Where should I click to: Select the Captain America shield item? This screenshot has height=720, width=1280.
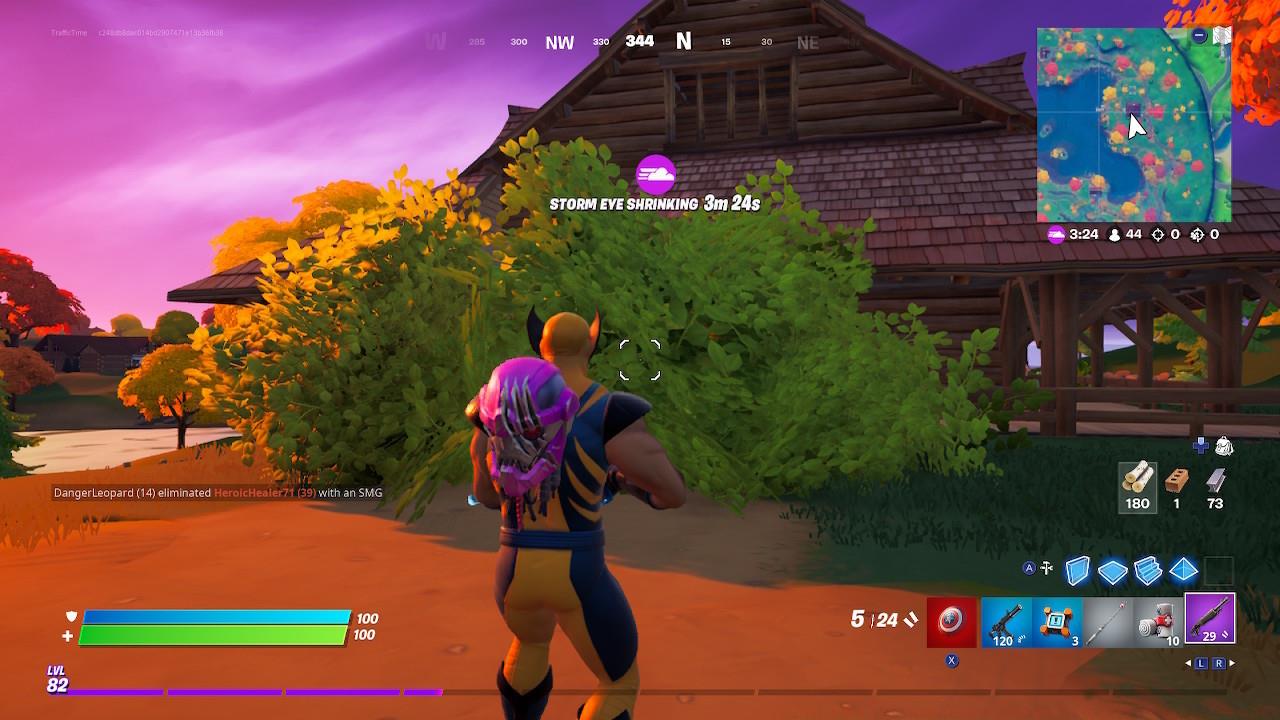point(951,621)
